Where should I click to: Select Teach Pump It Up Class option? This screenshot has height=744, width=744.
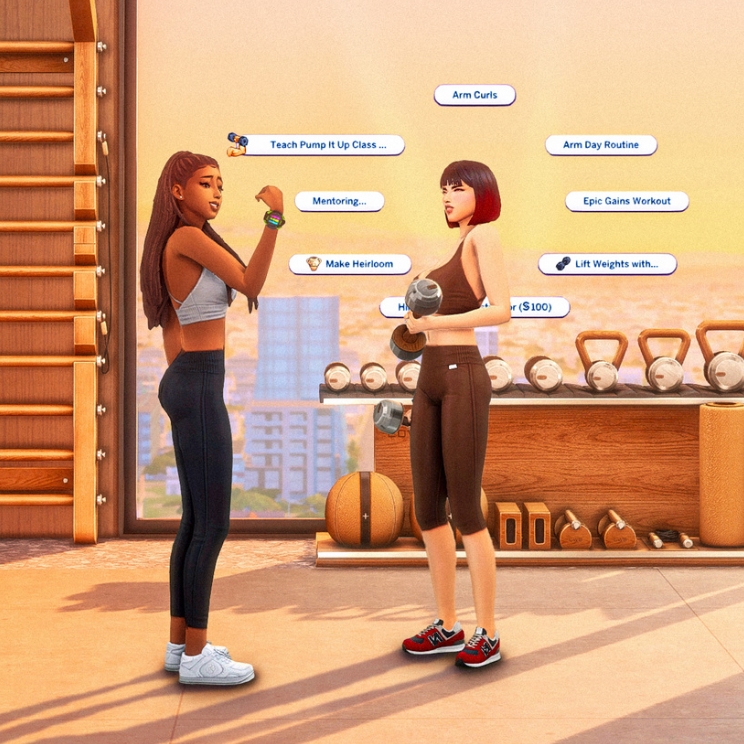(322, 145)
